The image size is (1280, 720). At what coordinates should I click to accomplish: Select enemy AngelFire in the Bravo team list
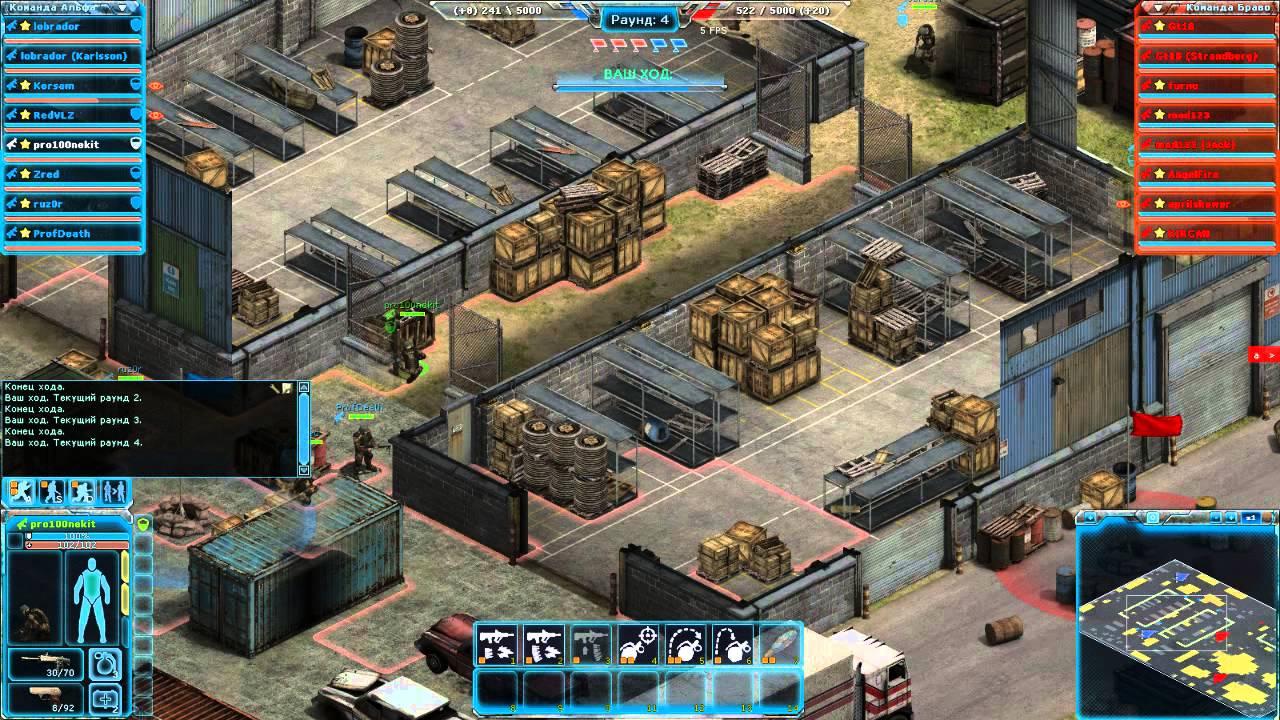1205,174
